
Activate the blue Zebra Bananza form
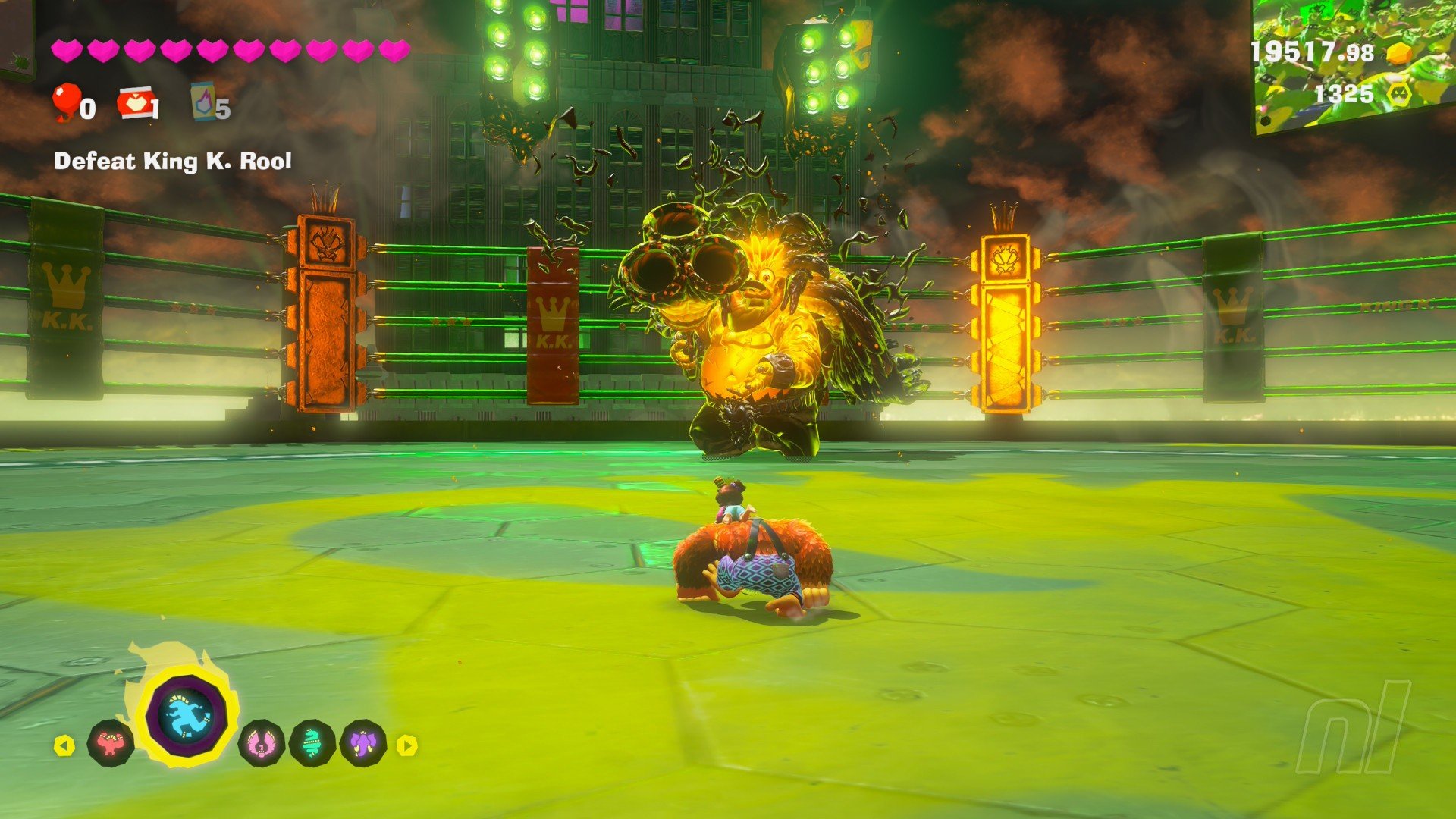coord(186,715)
